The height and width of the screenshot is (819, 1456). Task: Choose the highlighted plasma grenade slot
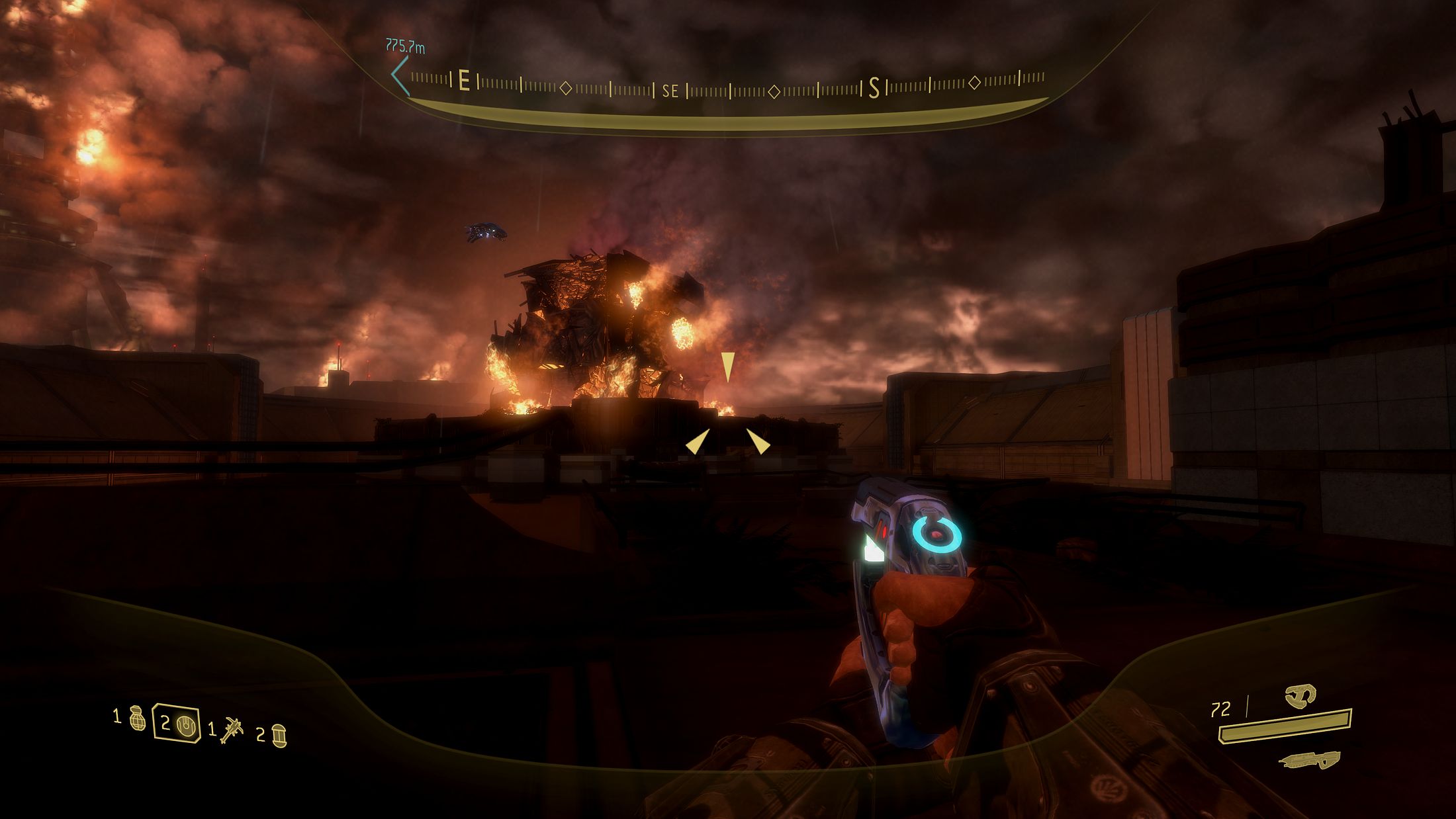(x=177, y=723)
